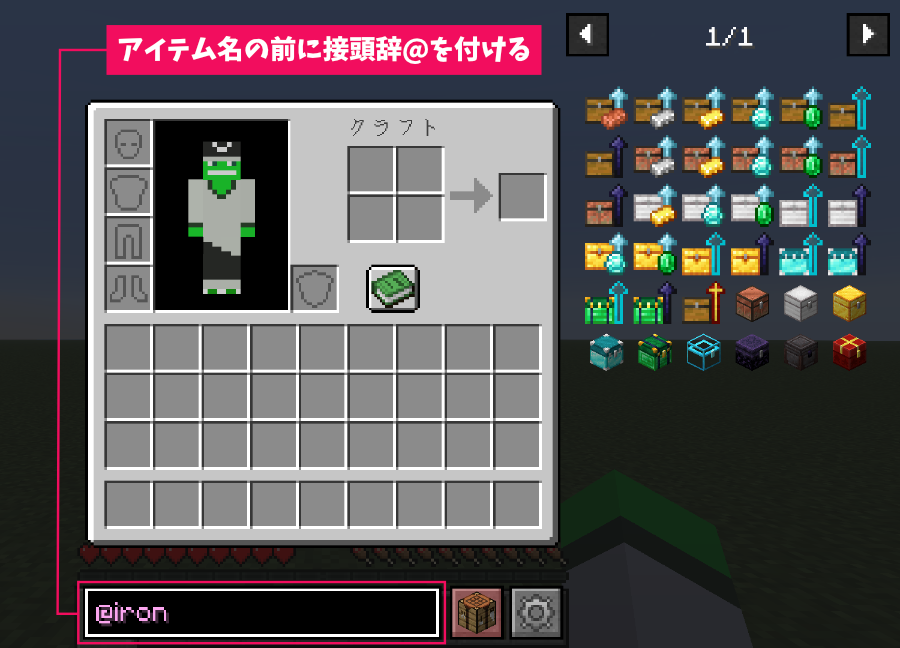Choose the gold chest block item
This screenshot has width=900, height=648.
849,303
